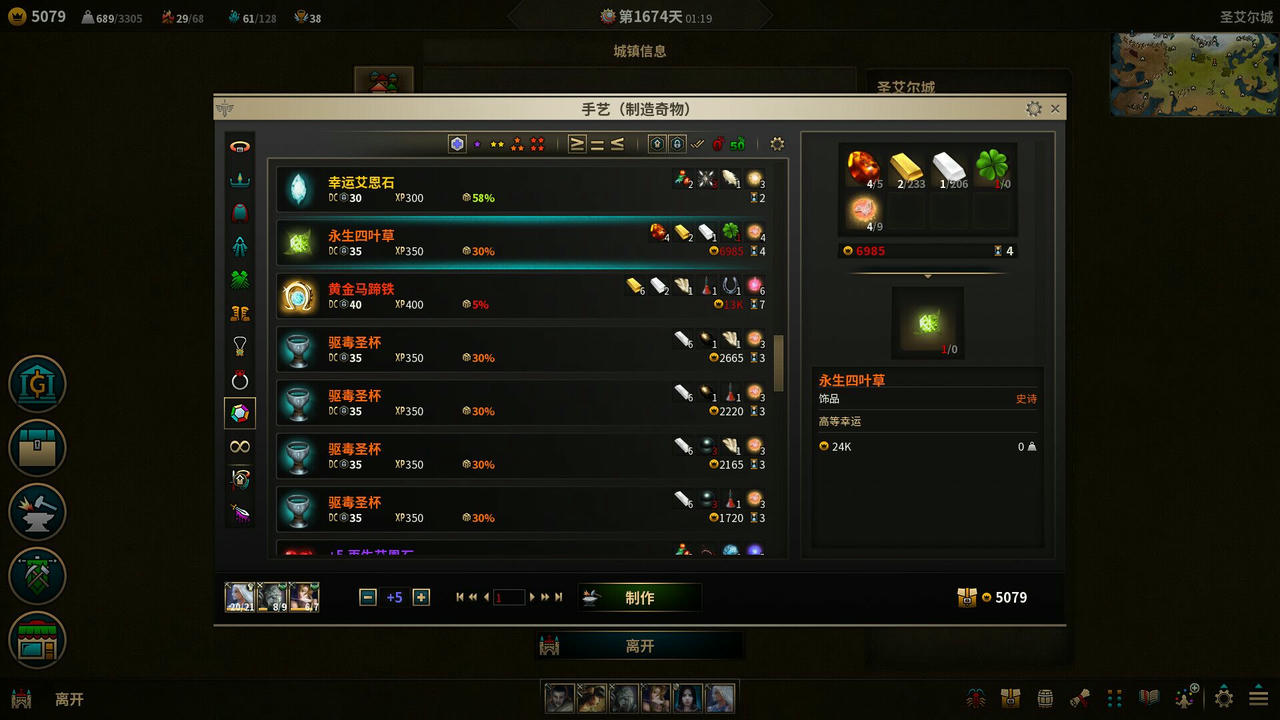Click the craft quantity input field
The image size is (1280, 720).
(509, 597)
